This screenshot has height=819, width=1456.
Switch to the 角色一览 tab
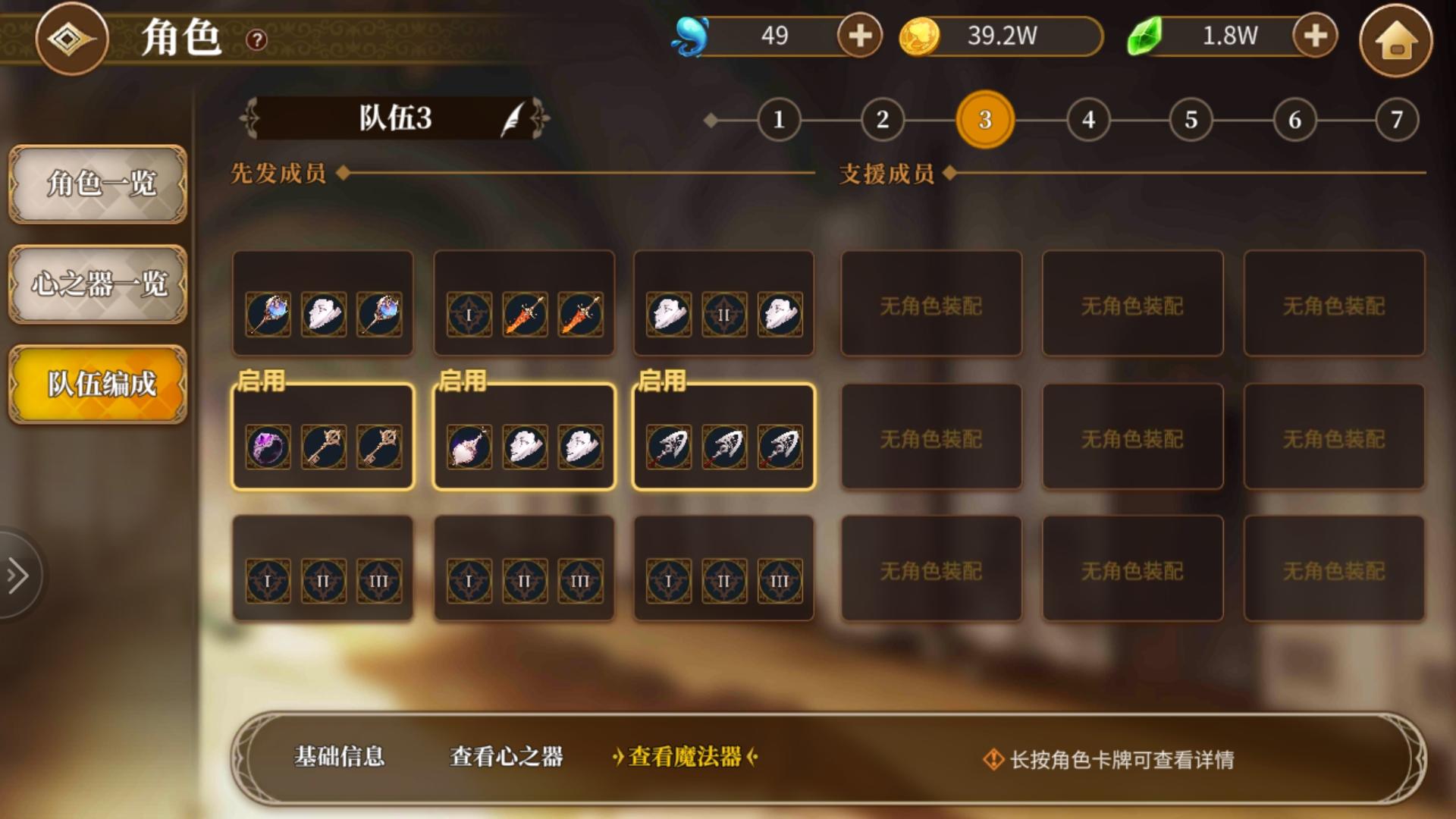coord(97,184)
